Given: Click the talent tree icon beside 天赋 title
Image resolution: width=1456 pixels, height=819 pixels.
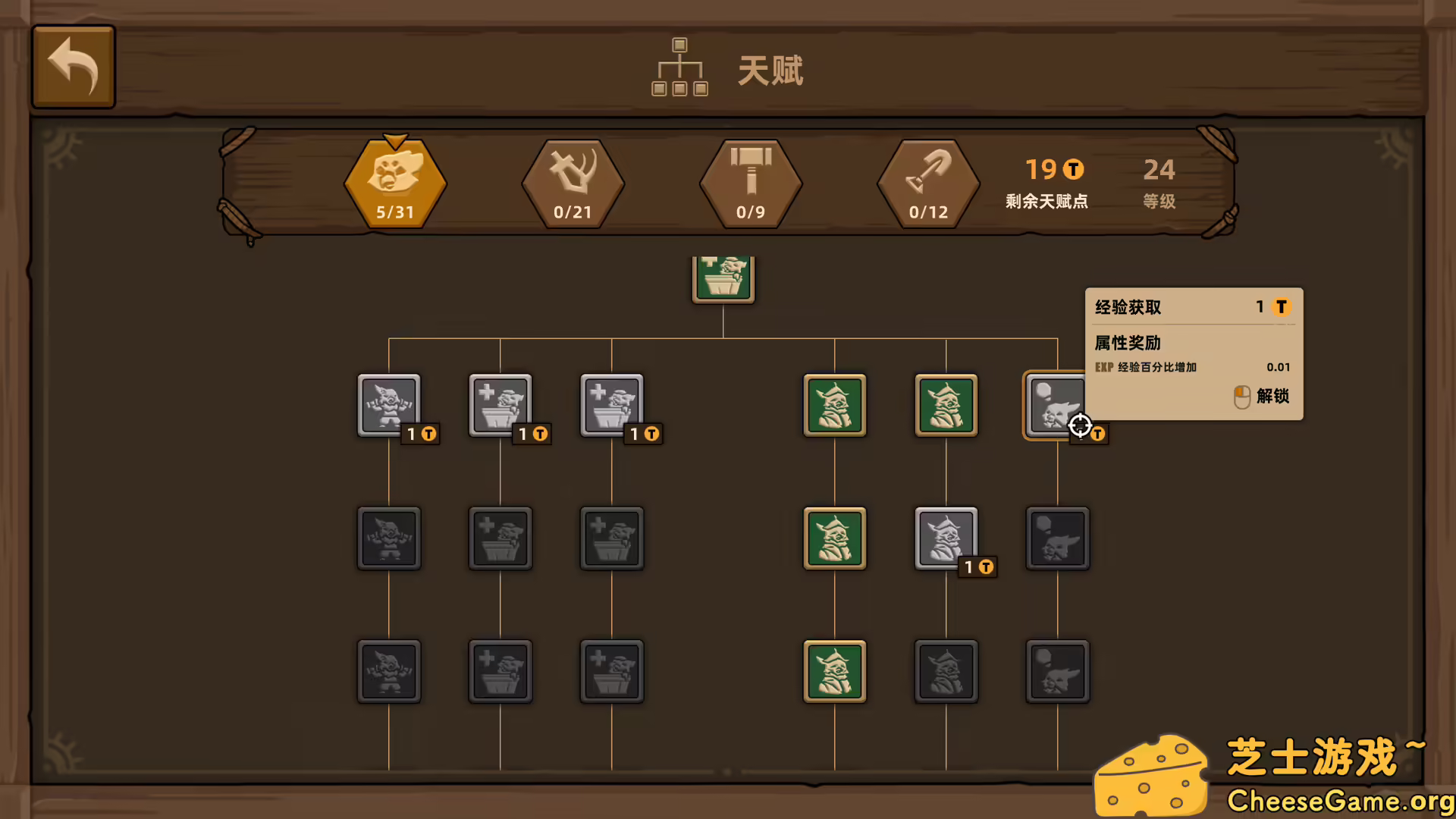Looking at the screenshot, I should point(679,68).
